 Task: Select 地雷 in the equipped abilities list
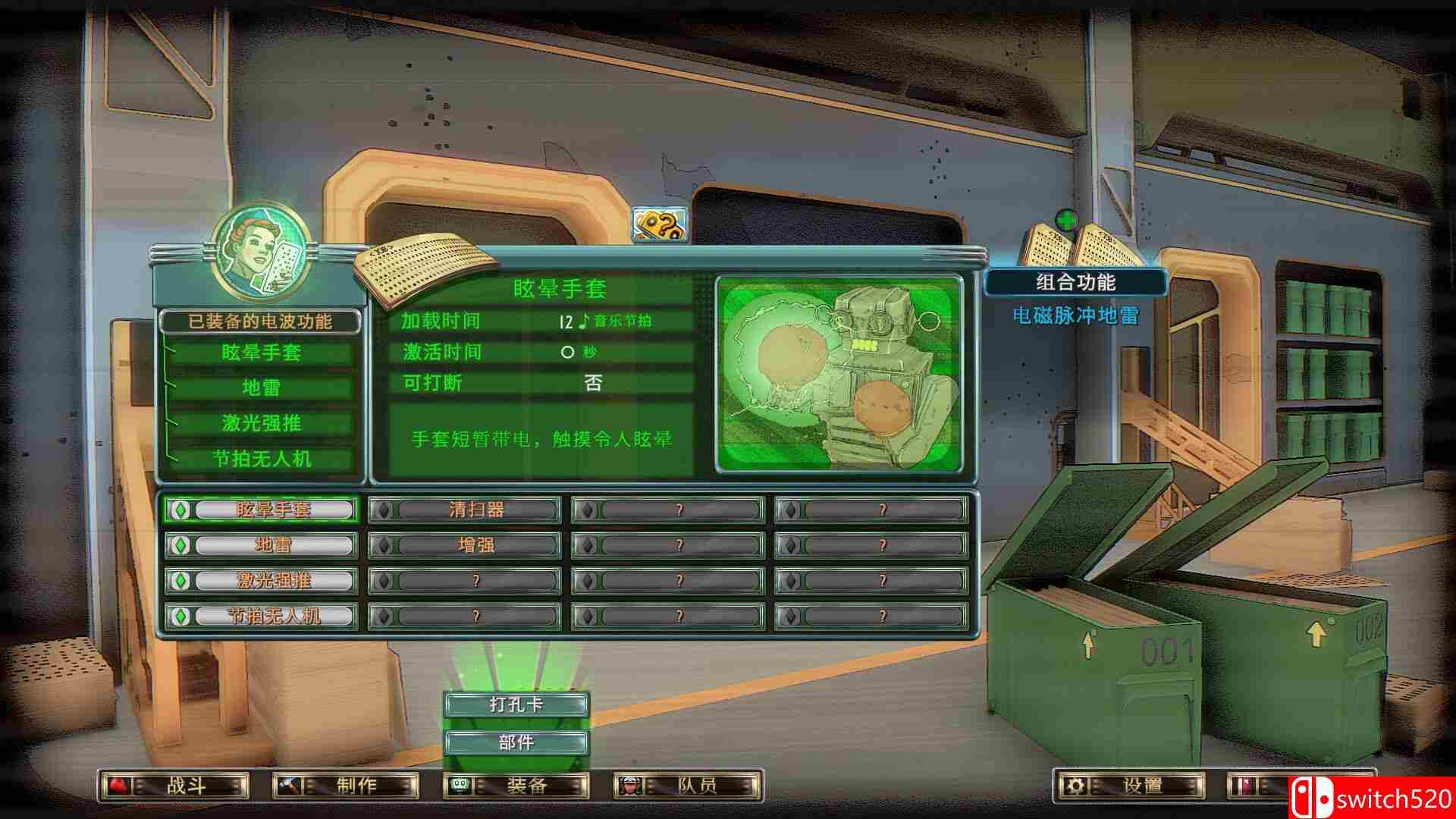coord(261,389)
